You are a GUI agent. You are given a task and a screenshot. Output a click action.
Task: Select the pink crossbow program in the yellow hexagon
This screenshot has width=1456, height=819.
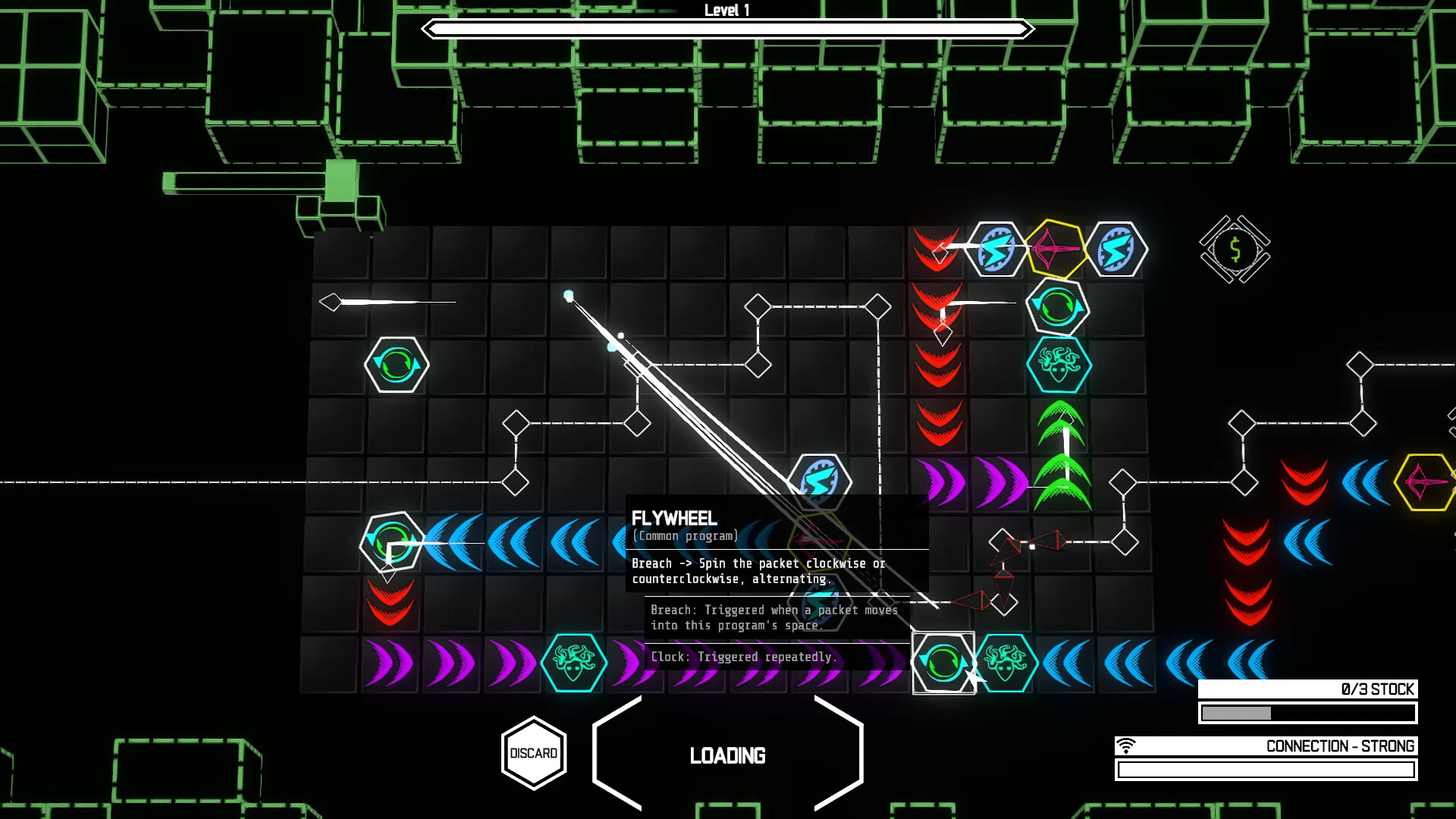pyautogui.click(x=1056, y=248)
